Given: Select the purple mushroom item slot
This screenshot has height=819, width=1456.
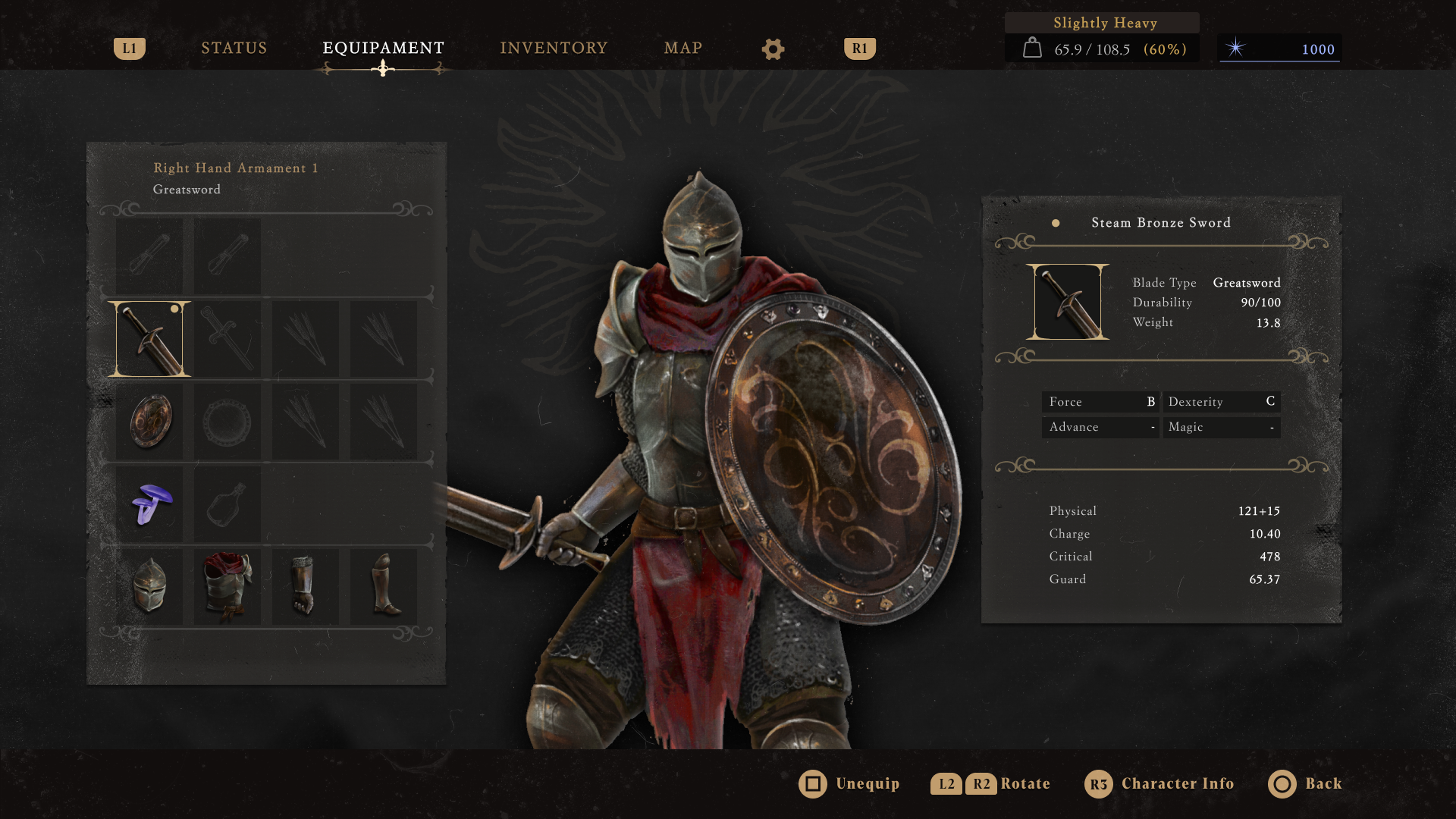Looking at the screenshot, I should click(150, 504).
